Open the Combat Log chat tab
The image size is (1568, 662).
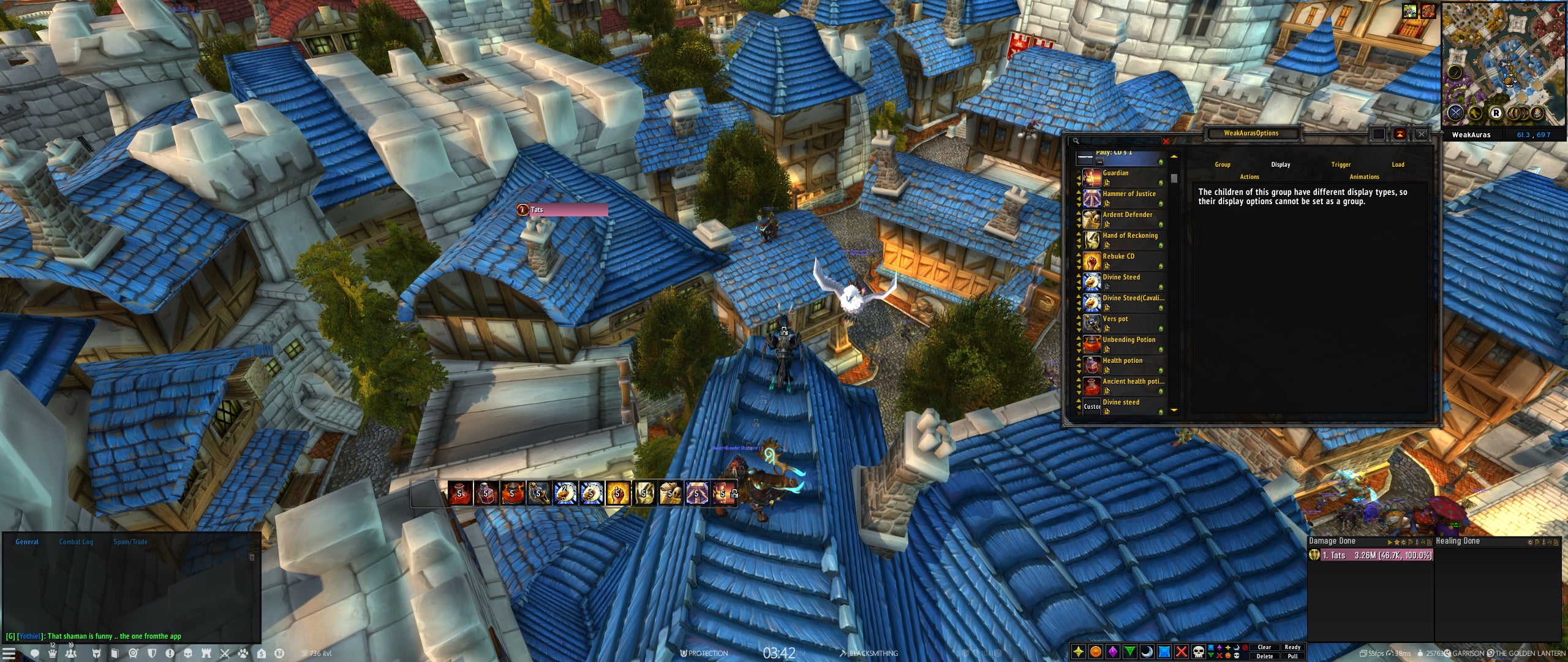point(76,542)
